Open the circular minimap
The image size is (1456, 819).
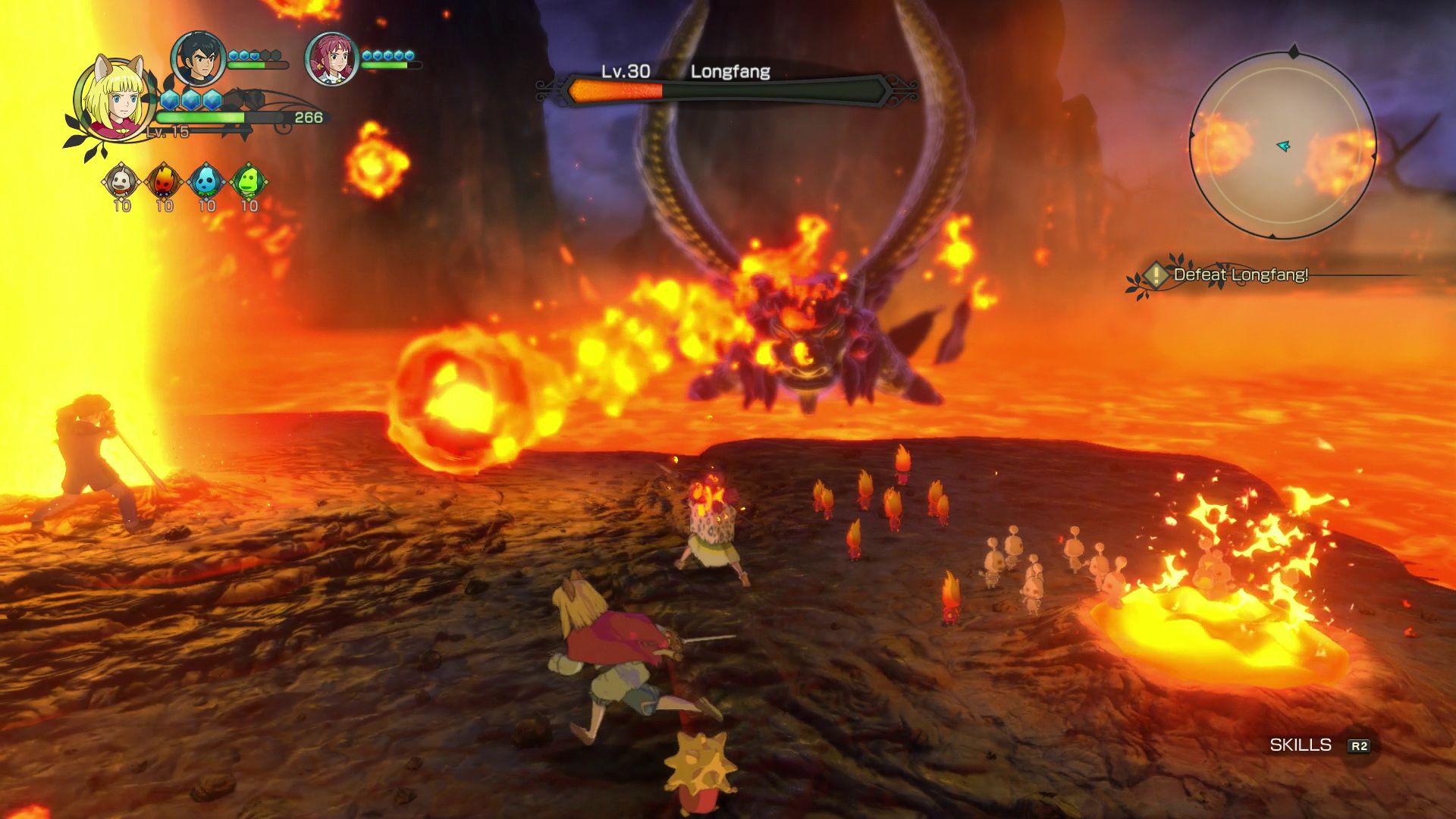point(1282,144)
